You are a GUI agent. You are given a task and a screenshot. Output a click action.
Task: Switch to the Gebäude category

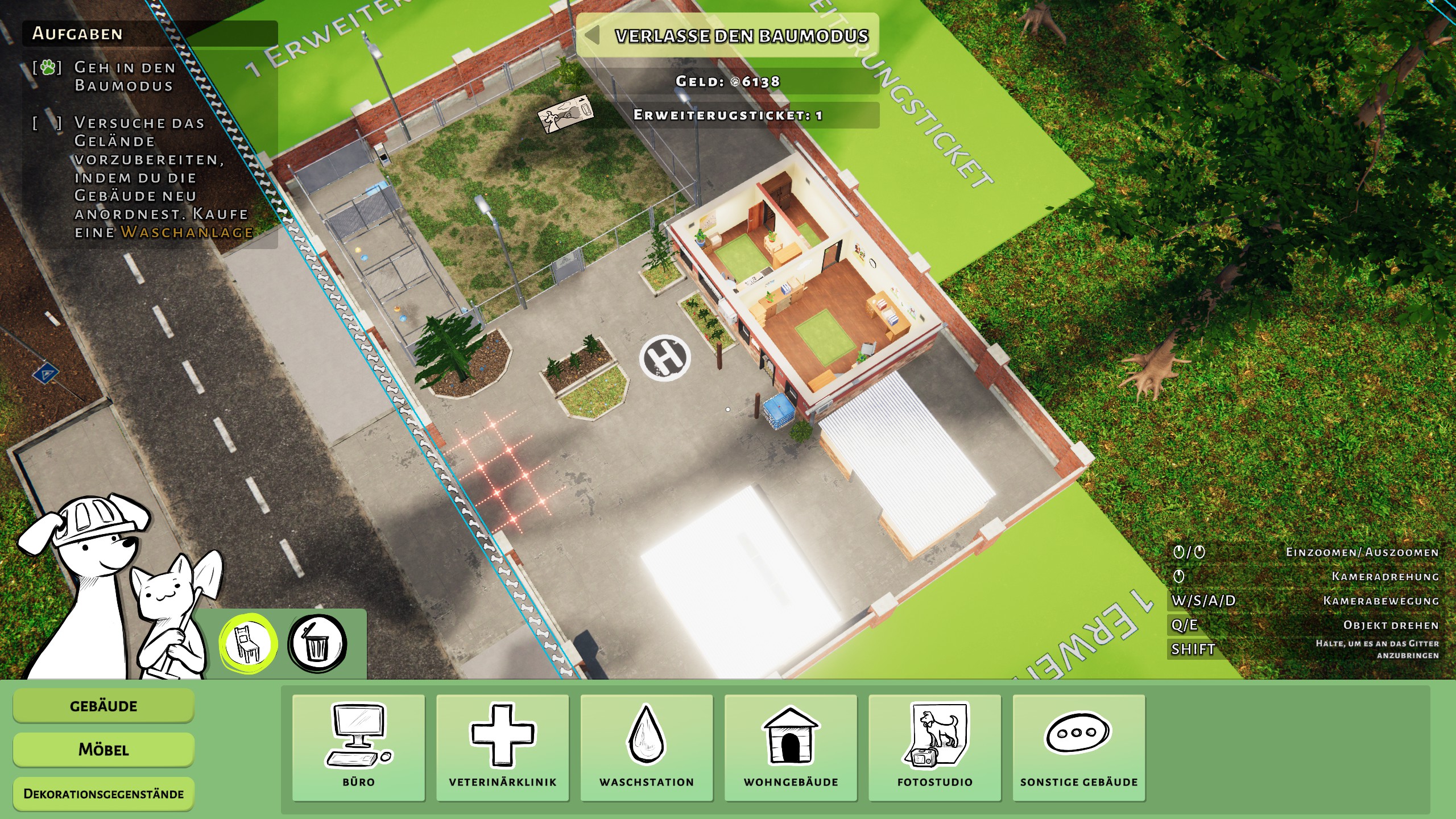coord(104,706)
